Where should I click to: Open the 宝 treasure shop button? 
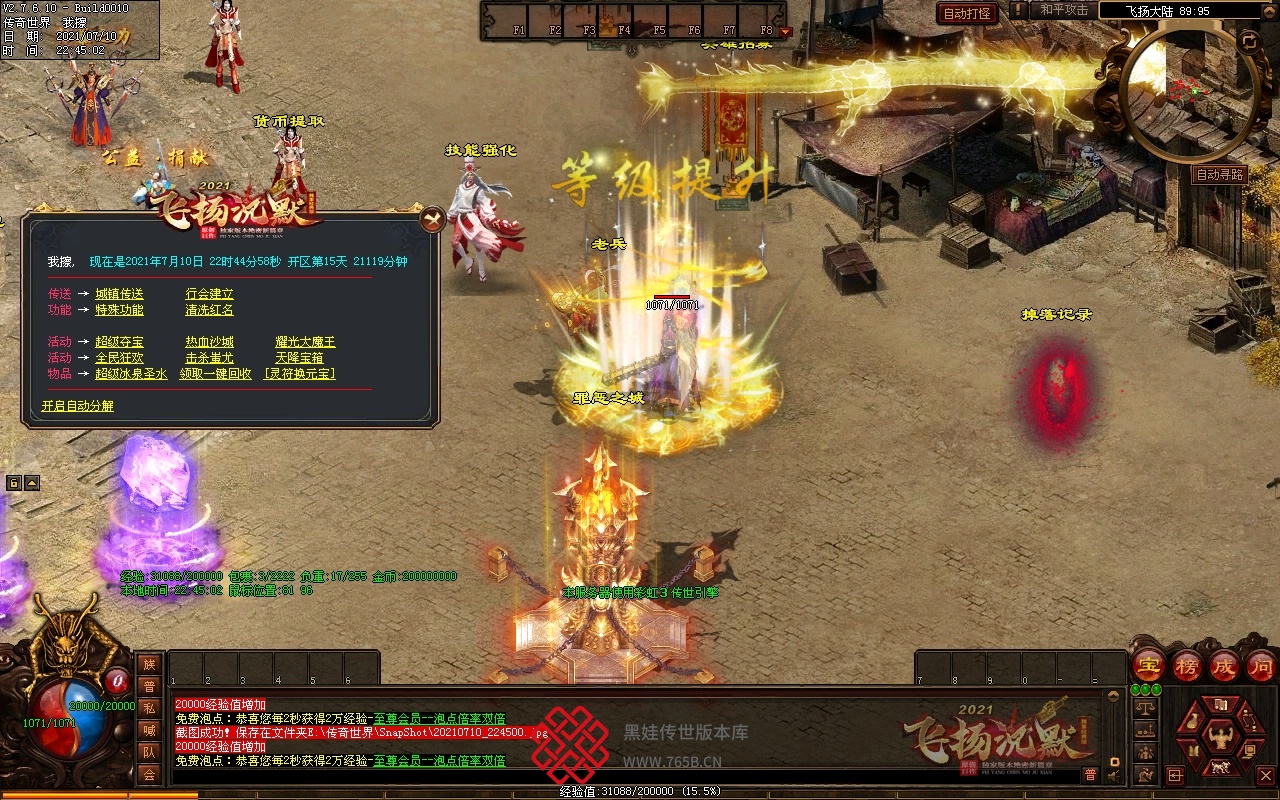pos(1149,665)
